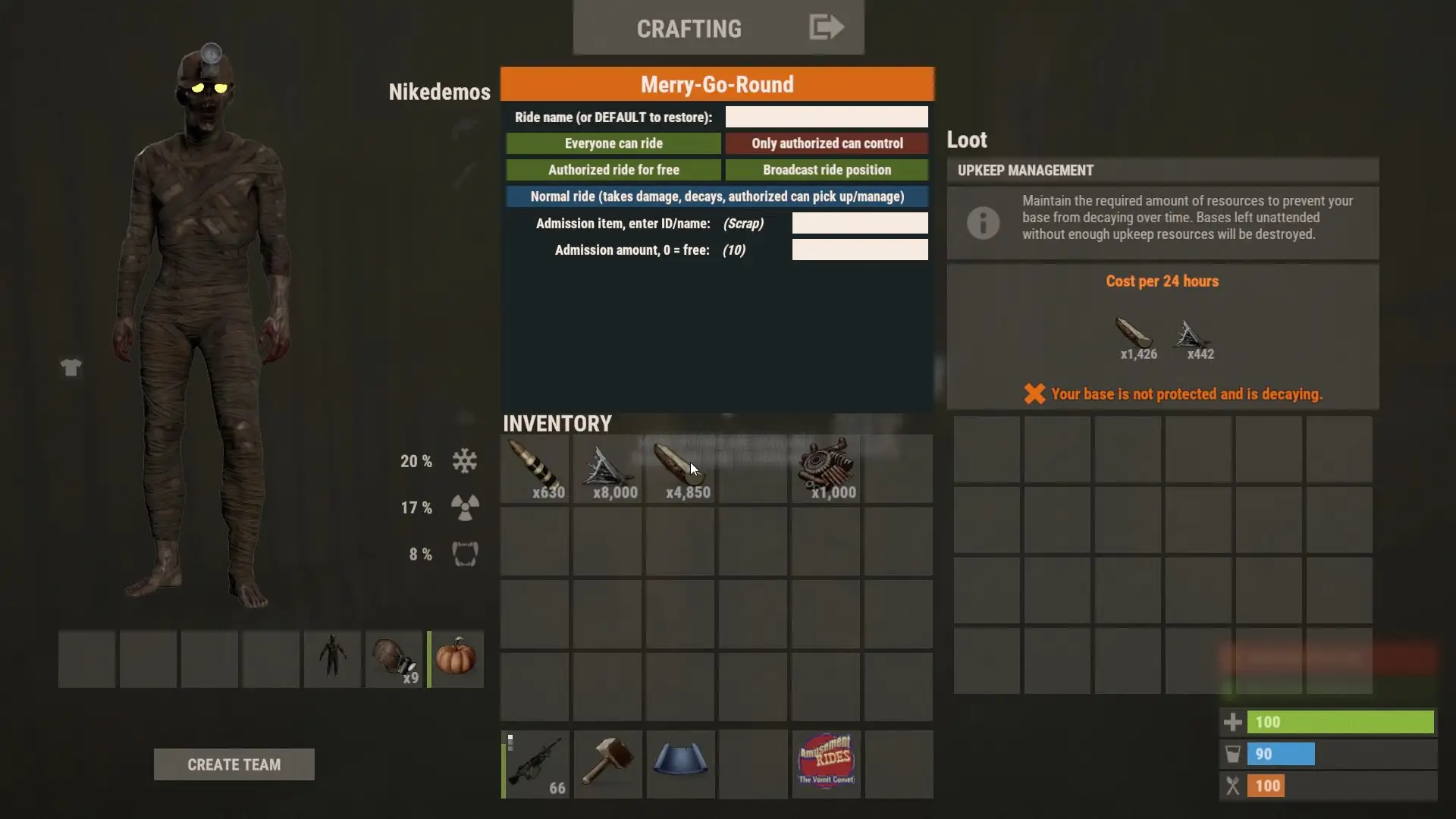Click the pumpkin clothing slot
1456x819 pixels.
coord(456,658)
